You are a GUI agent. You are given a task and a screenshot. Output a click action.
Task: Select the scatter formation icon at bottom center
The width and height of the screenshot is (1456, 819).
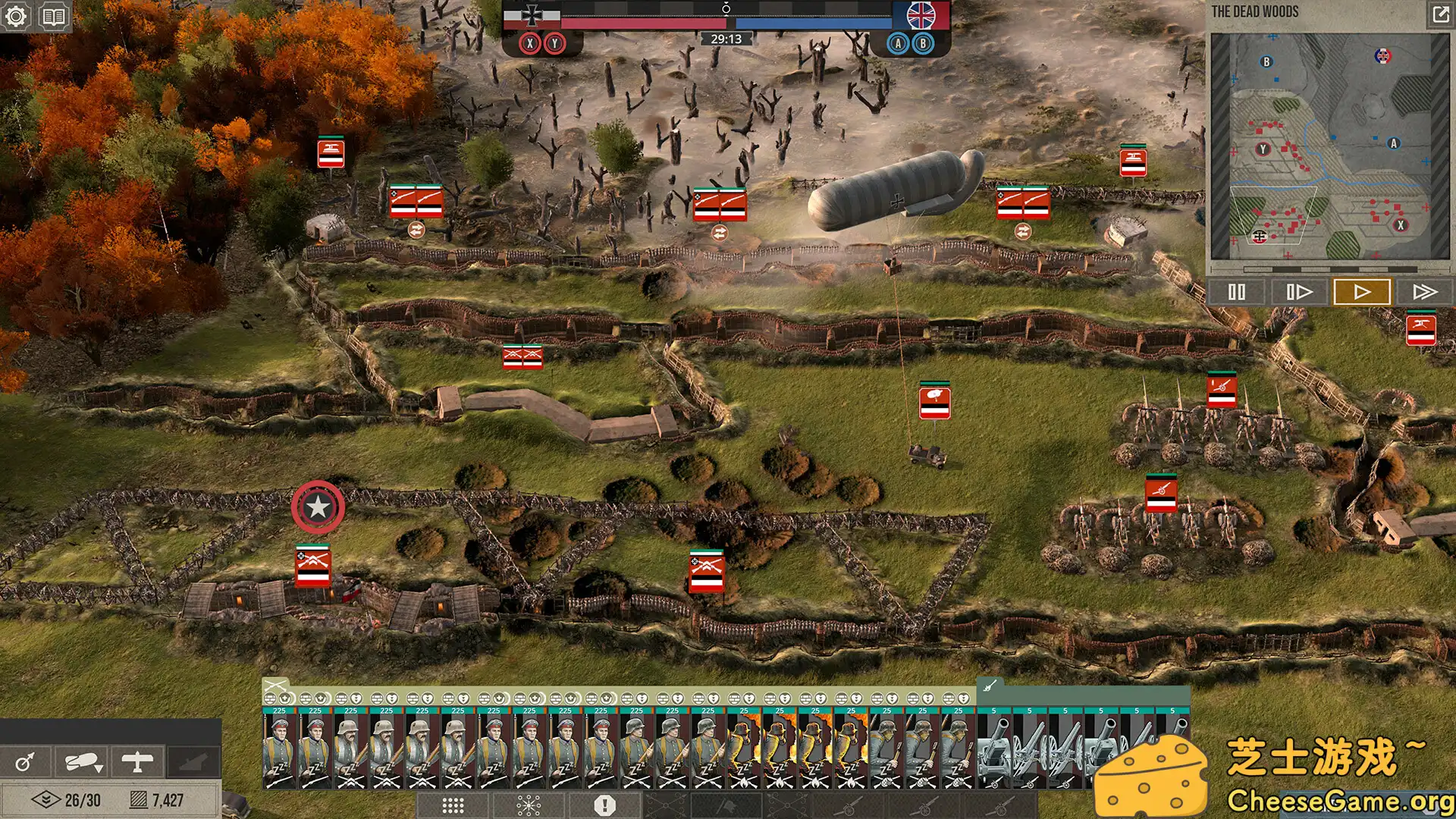click(529, 805)
